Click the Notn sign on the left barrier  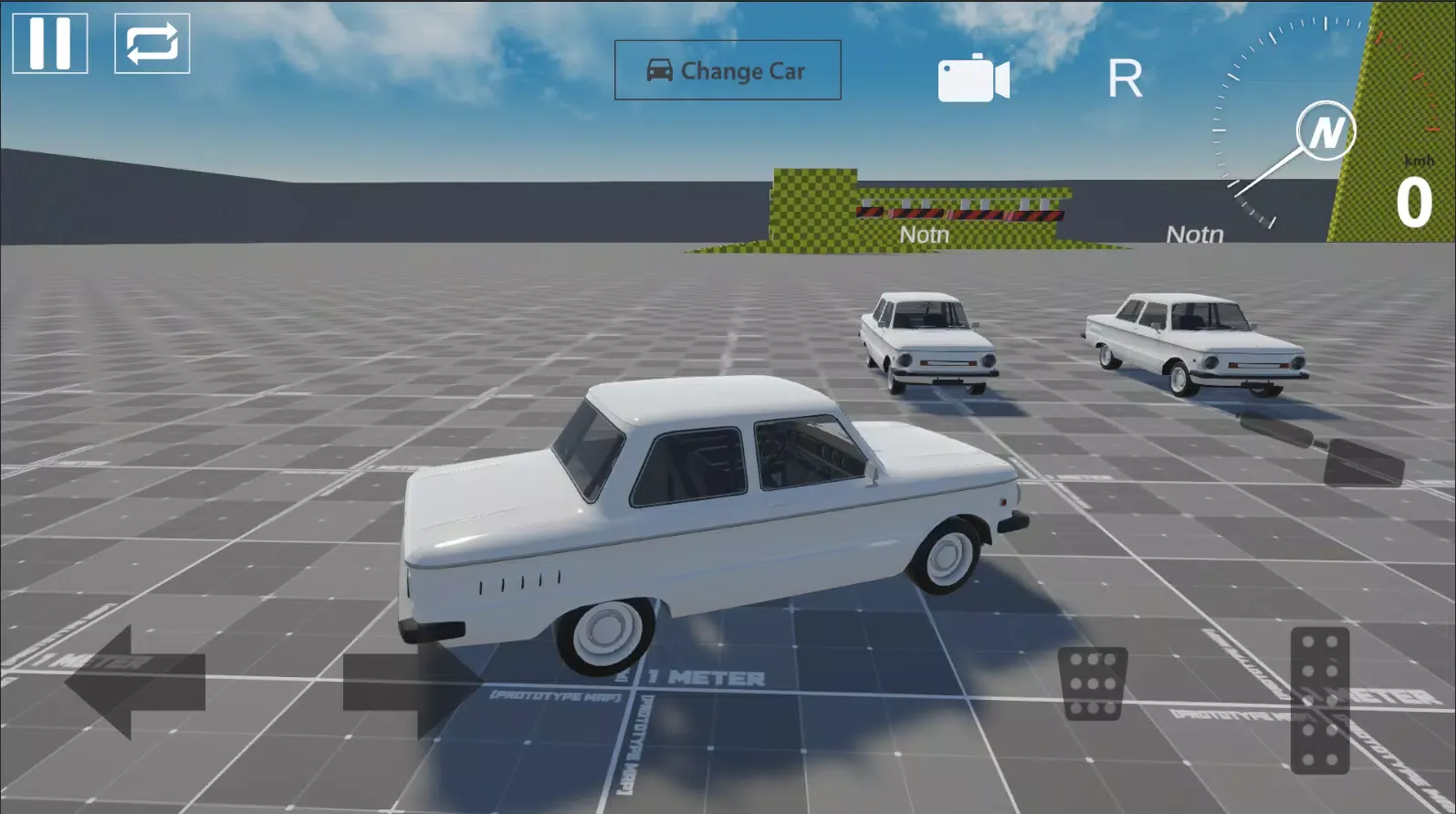(x=924, y=234)
